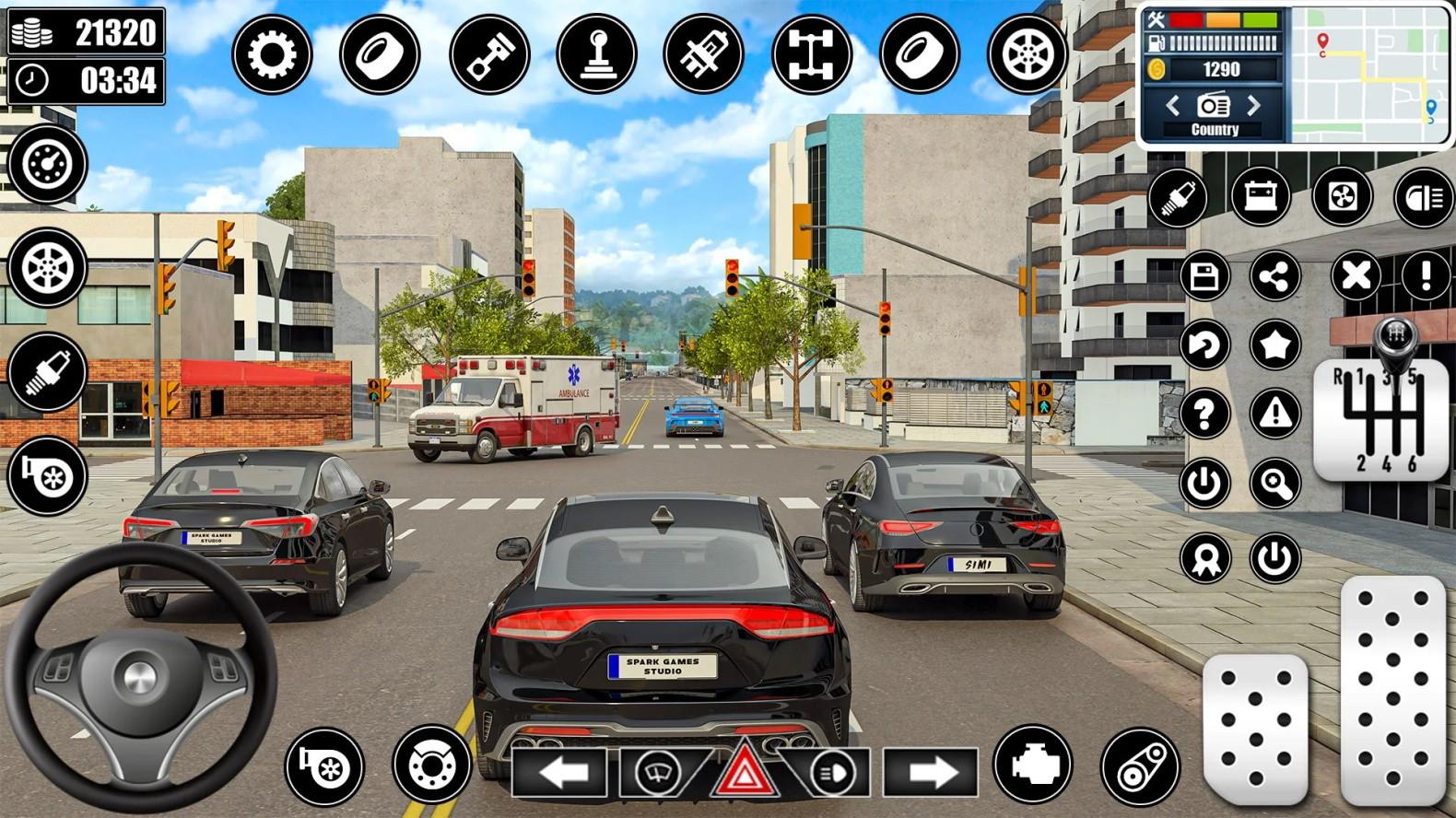1456x818 pixels.
Task: Activate the left turn signal arrow
Action: click(562, 772)
